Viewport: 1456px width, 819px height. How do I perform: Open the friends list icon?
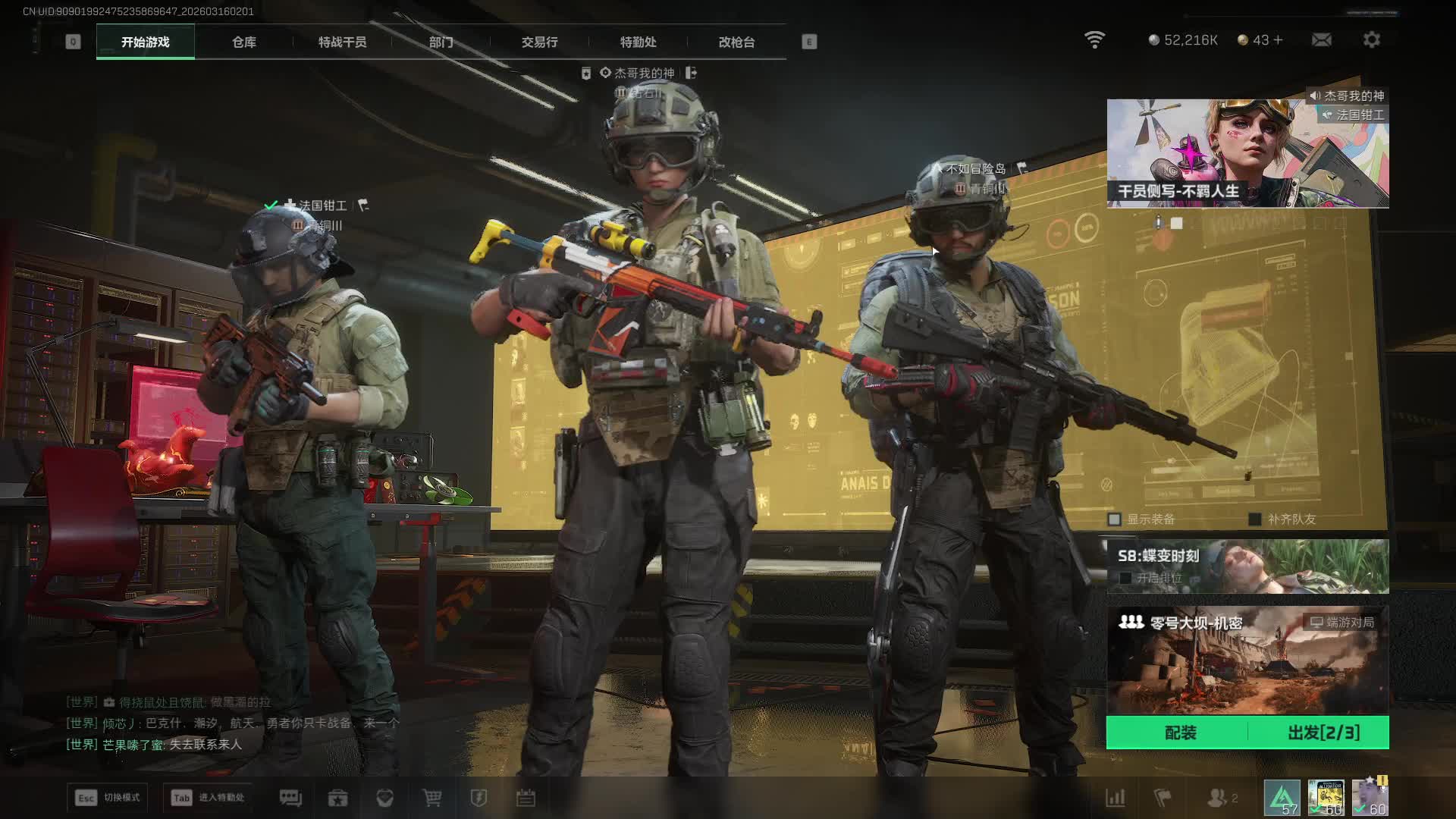1217,798
